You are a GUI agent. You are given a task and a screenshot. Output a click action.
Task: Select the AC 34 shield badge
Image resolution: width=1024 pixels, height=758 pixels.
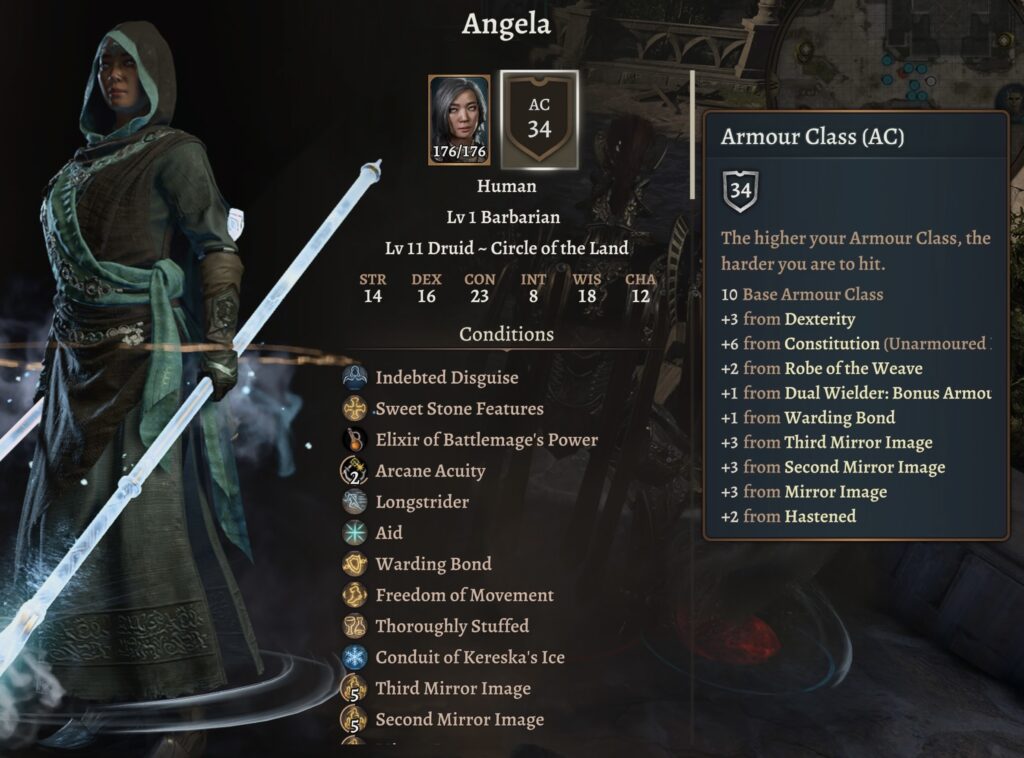(x=539, y=119)
